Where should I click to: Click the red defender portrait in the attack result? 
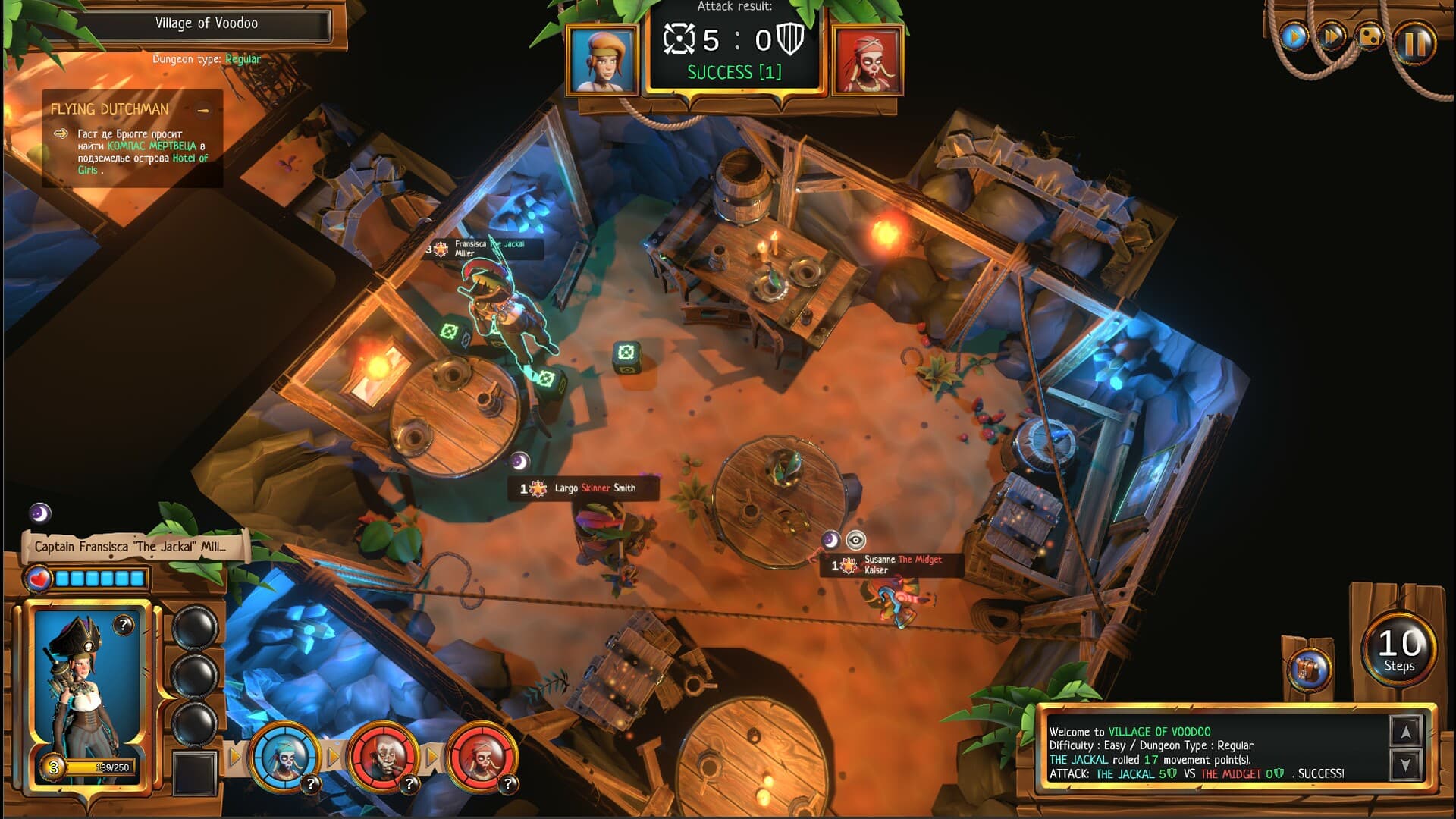point(868,60)
